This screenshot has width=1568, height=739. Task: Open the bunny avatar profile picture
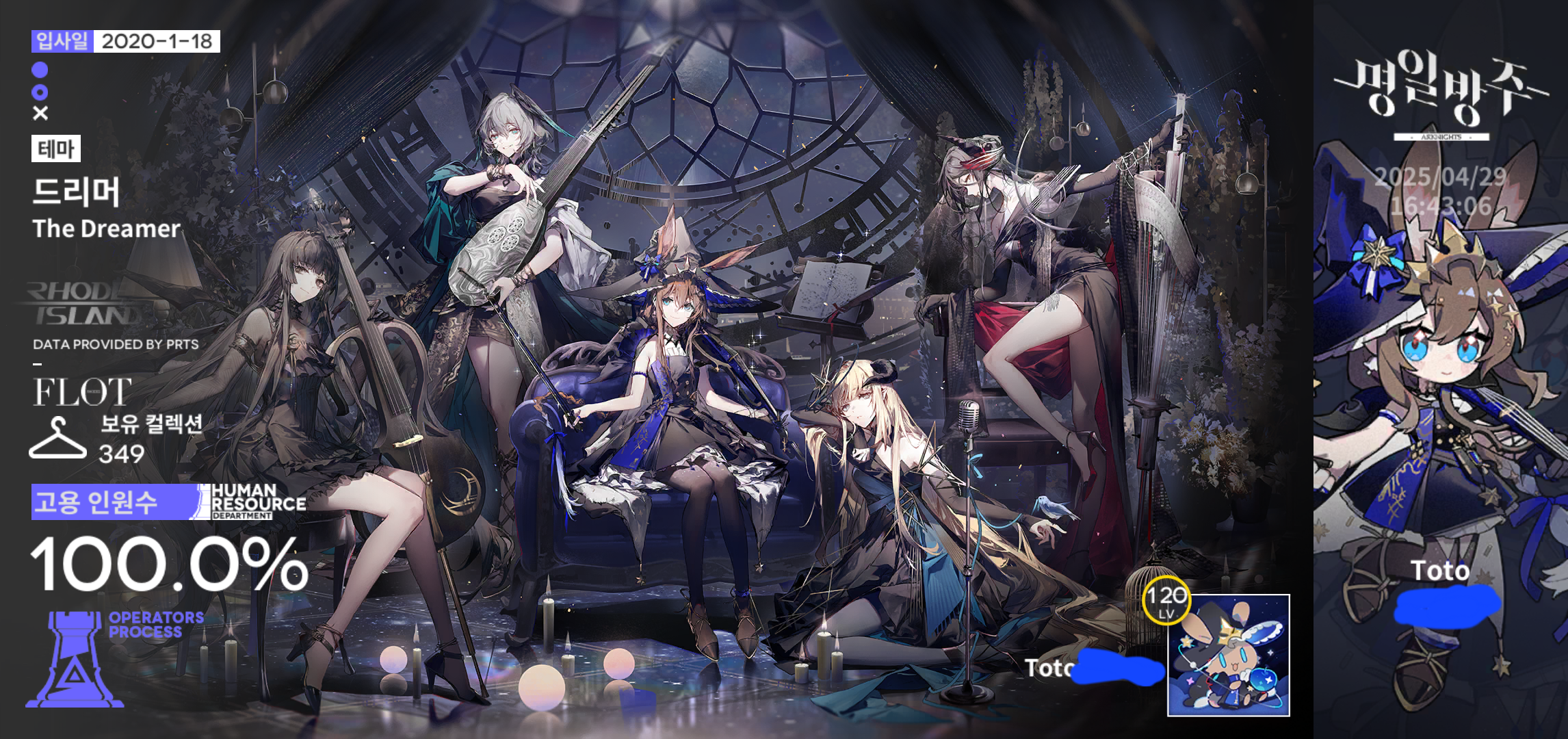pyautogui.click(x=1228, y=656)
